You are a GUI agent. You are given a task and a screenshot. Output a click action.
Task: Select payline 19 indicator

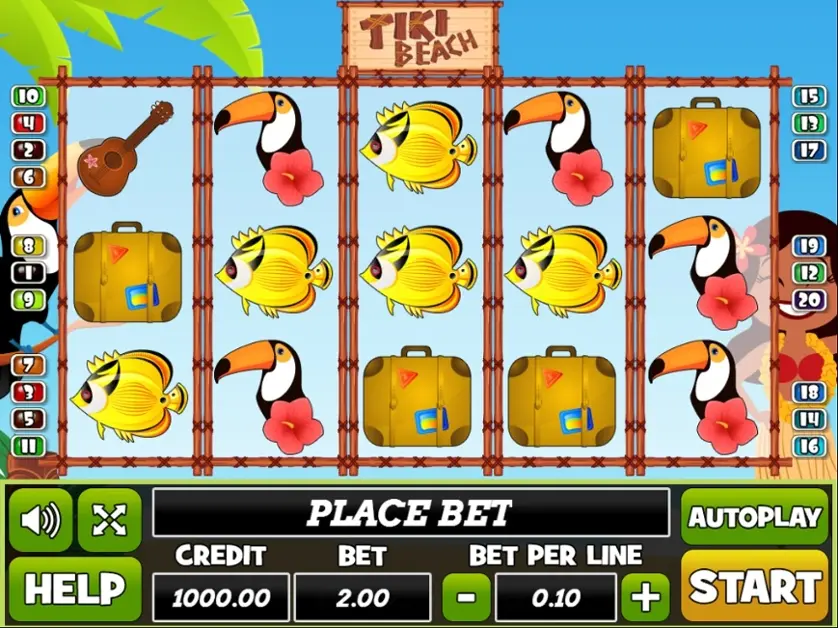click(x=808, y=245)
